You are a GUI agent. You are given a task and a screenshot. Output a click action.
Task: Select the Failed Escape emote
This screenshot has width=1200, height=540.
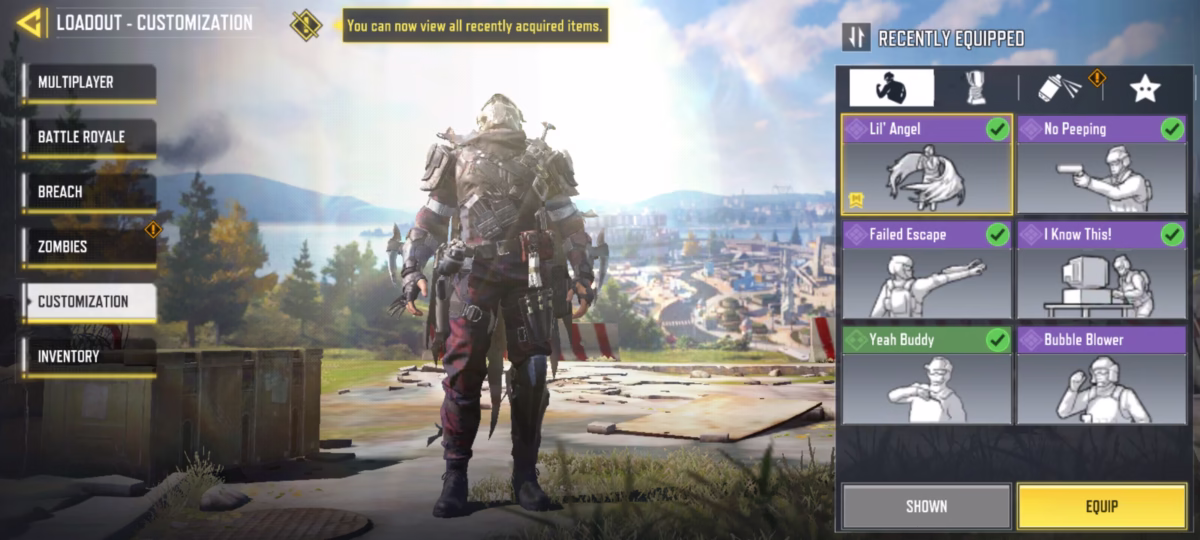926,270
